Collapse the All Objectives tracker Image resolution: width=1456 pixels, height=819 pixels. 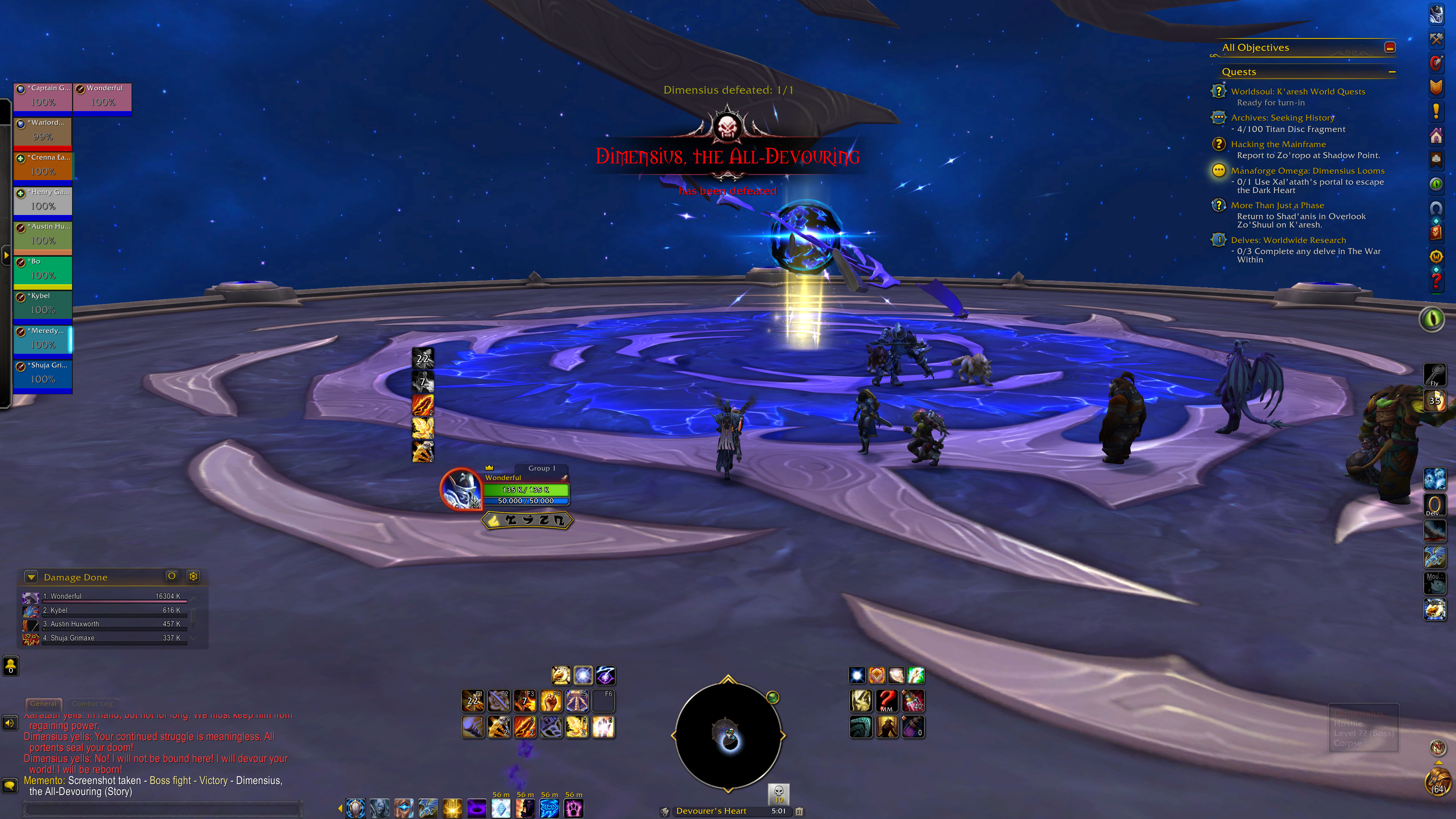coord(1390,47)
